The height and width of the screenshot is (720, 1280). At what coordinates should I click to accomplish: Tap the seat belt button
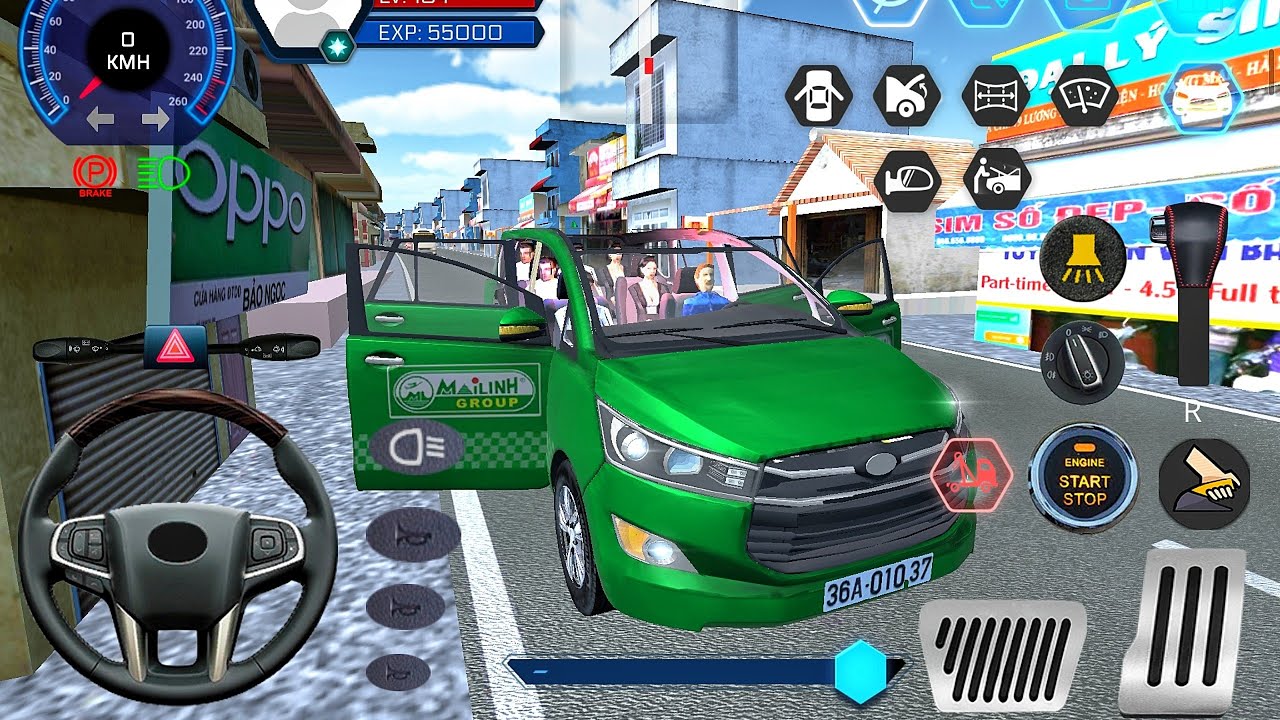(x=1204, y=483)
